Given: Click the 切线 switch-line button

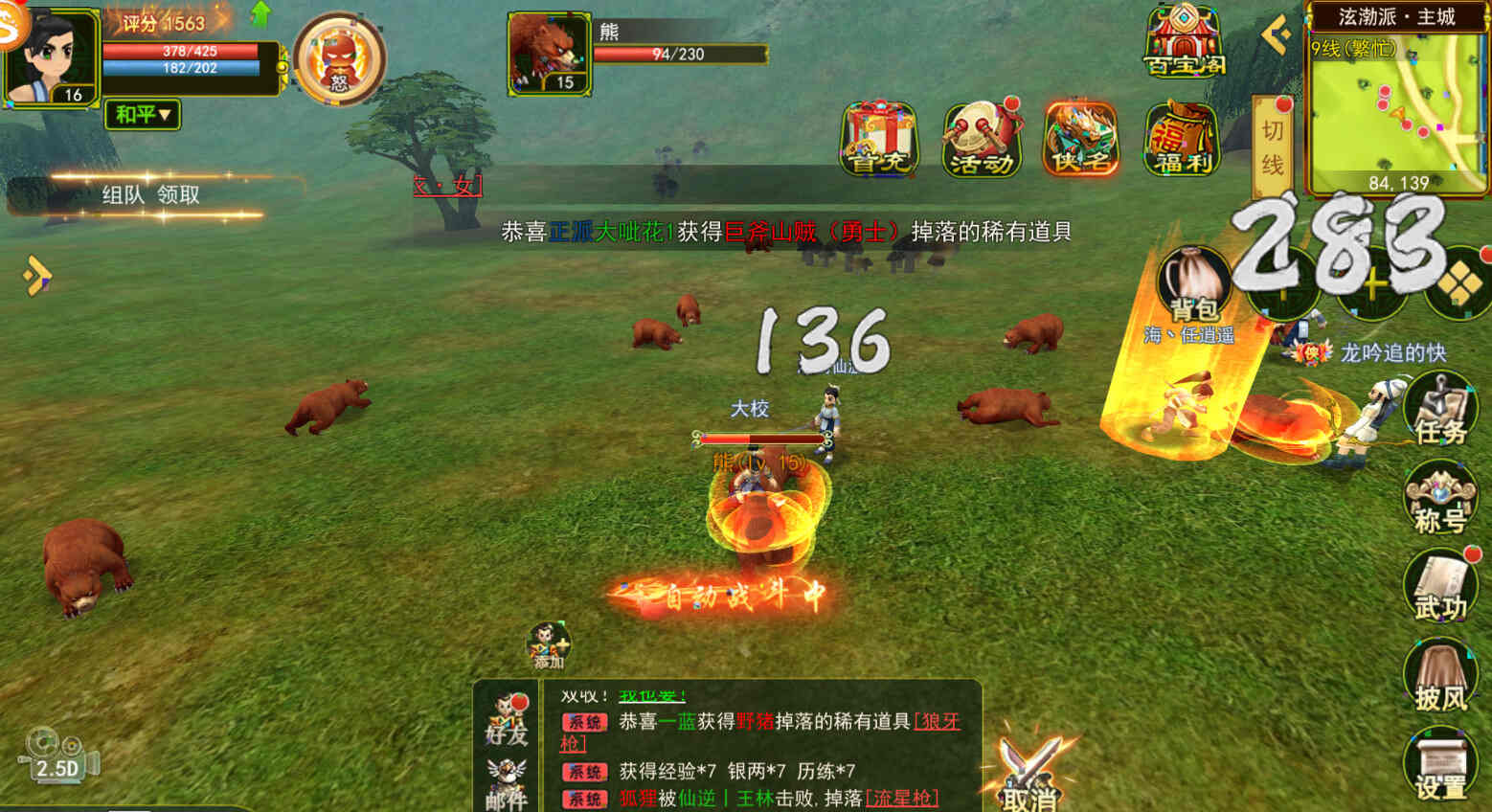Looking at the screenshot, I should coord(1272,147).
